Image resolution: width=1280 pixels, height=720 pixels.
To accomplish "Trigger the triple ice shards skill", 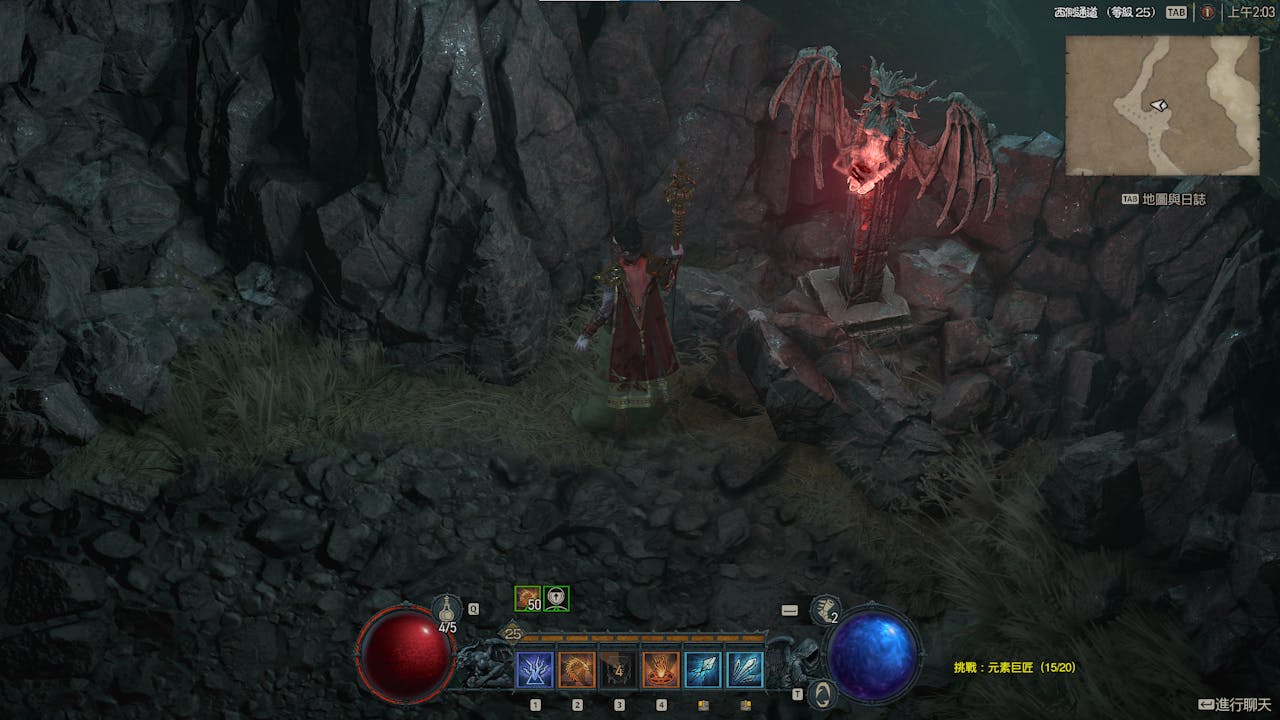I will pyautogui.click(x=745, y=669).
